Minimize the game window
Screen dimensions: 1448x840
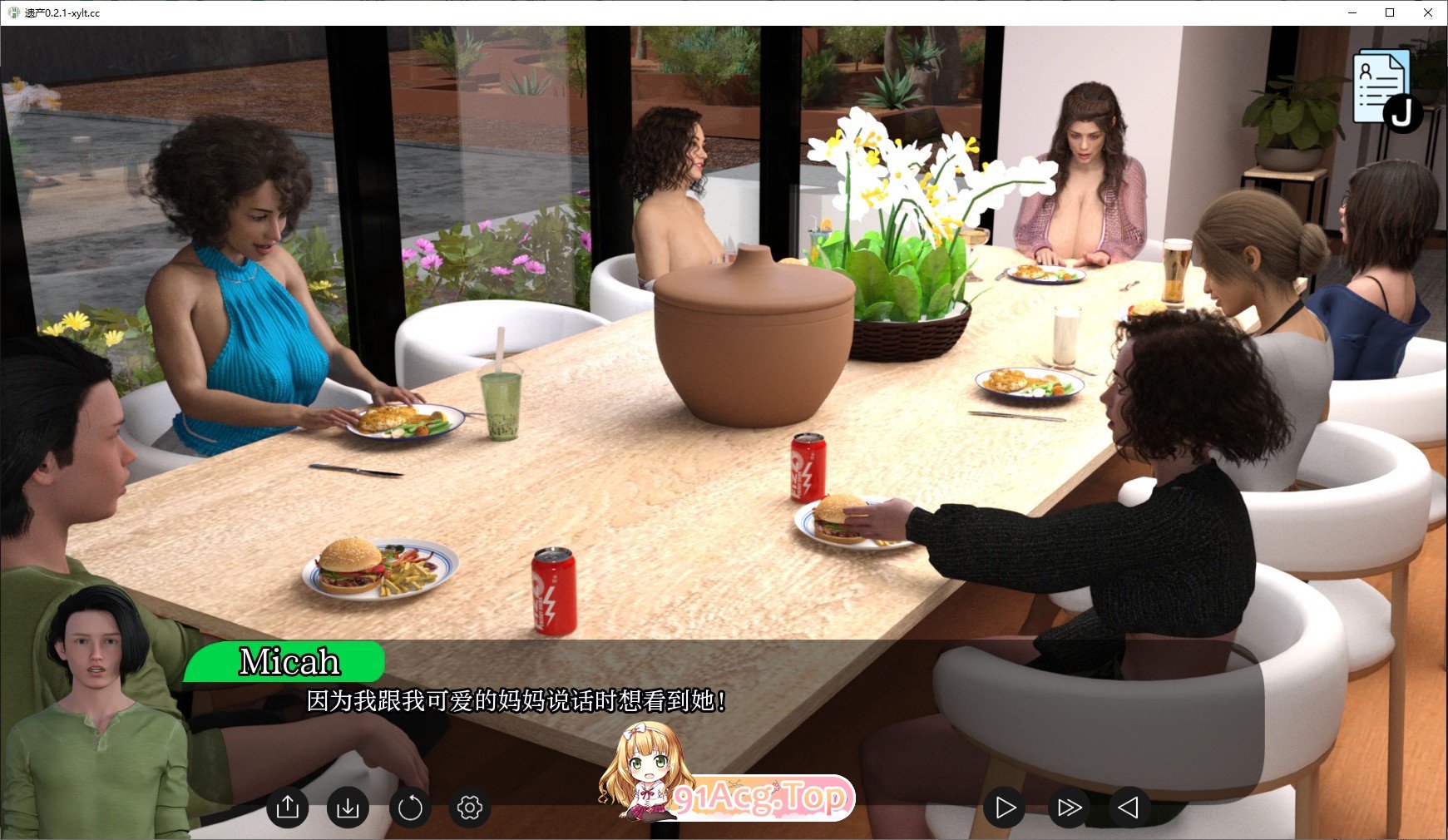1352,12
